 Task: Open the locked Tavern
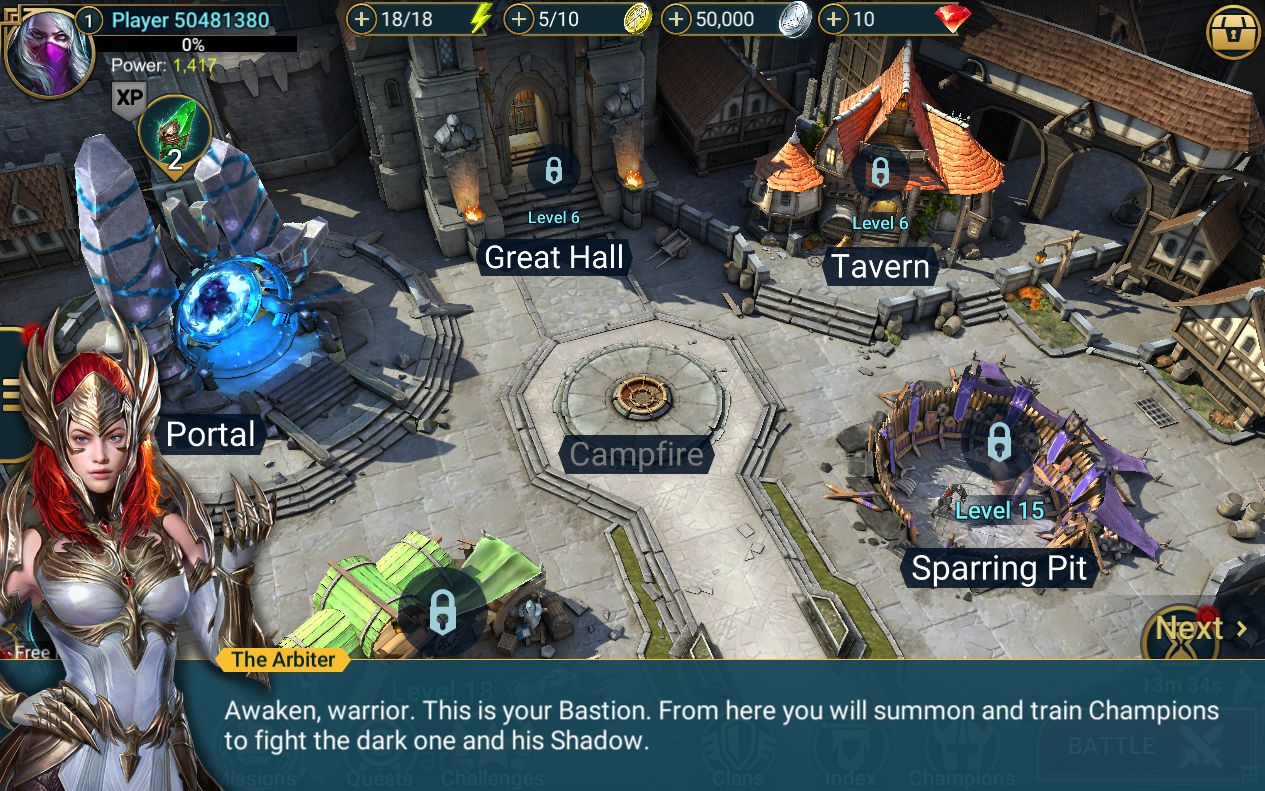(881, 266)
